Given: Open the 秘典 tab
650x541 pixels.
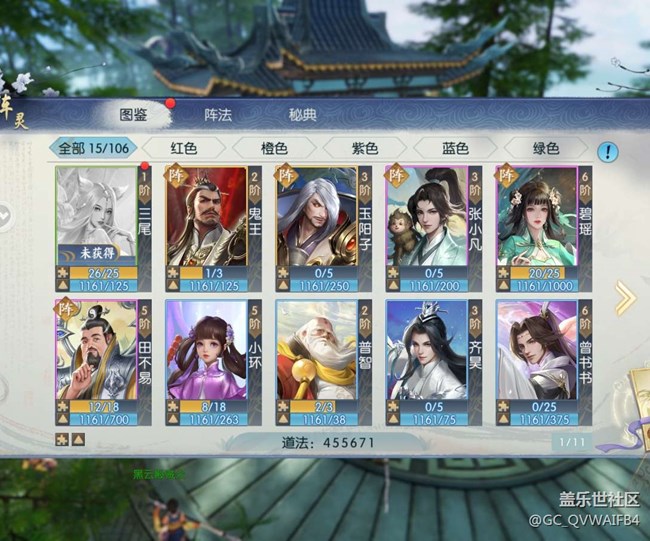Looking at the screenshot, I should [303, 115].
